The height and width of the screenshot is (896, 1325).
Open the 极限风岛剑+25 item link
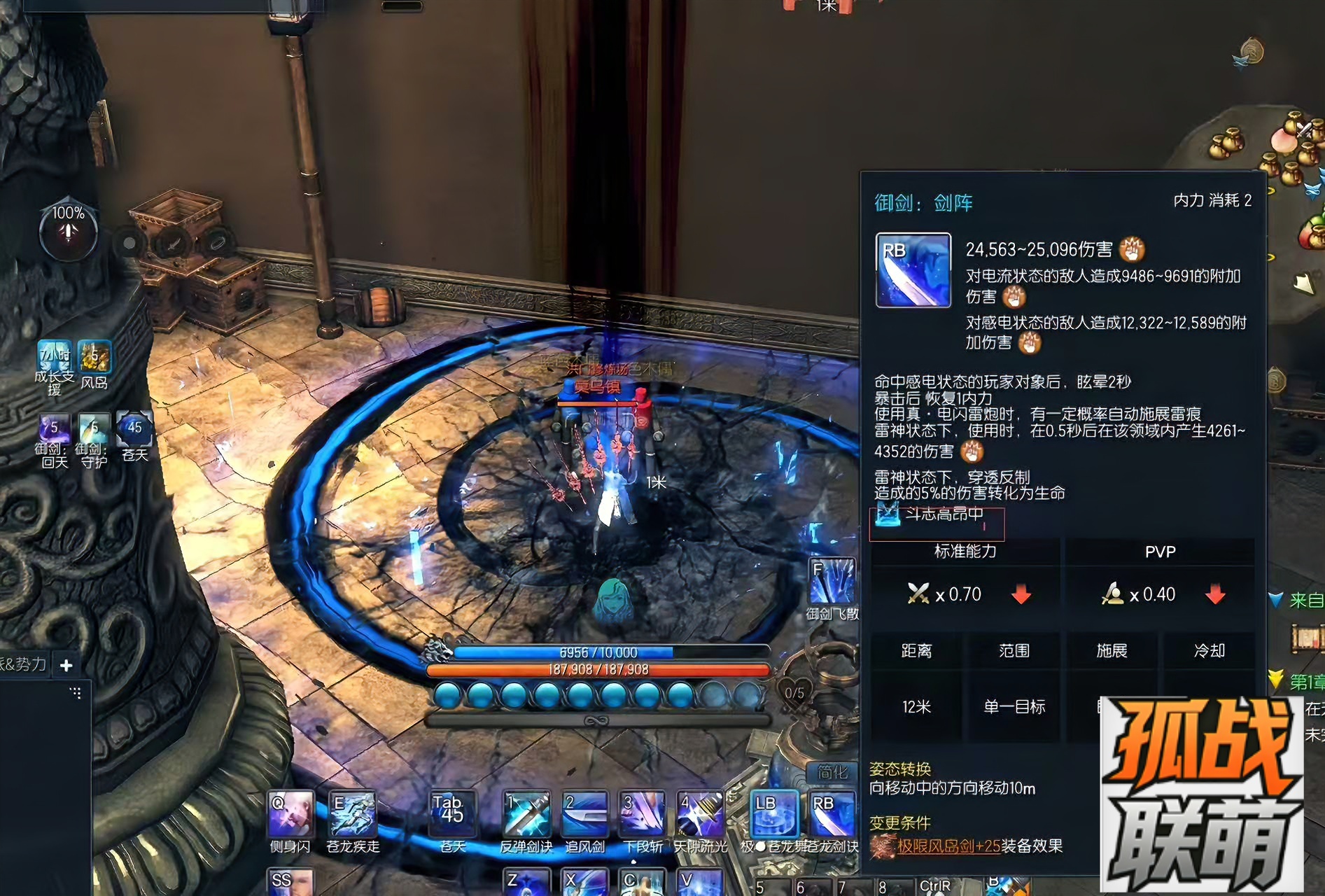948,846
